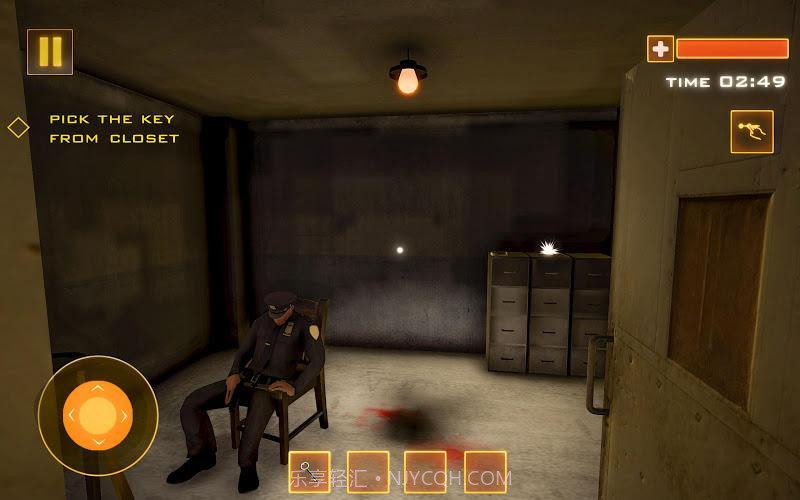Tap the crouch stance icon
800x500 pixels.
pyautogui.click(x=751, y=131)
